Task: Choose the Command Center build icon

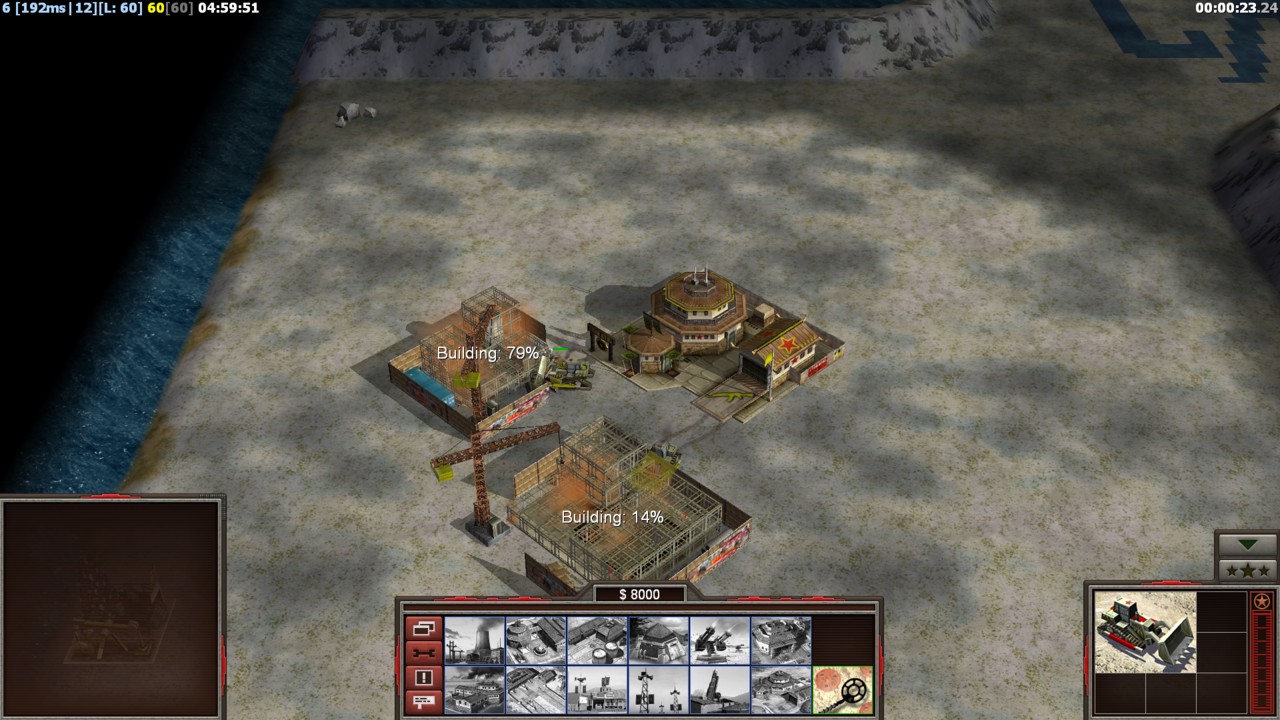Action: pos(781,690)
